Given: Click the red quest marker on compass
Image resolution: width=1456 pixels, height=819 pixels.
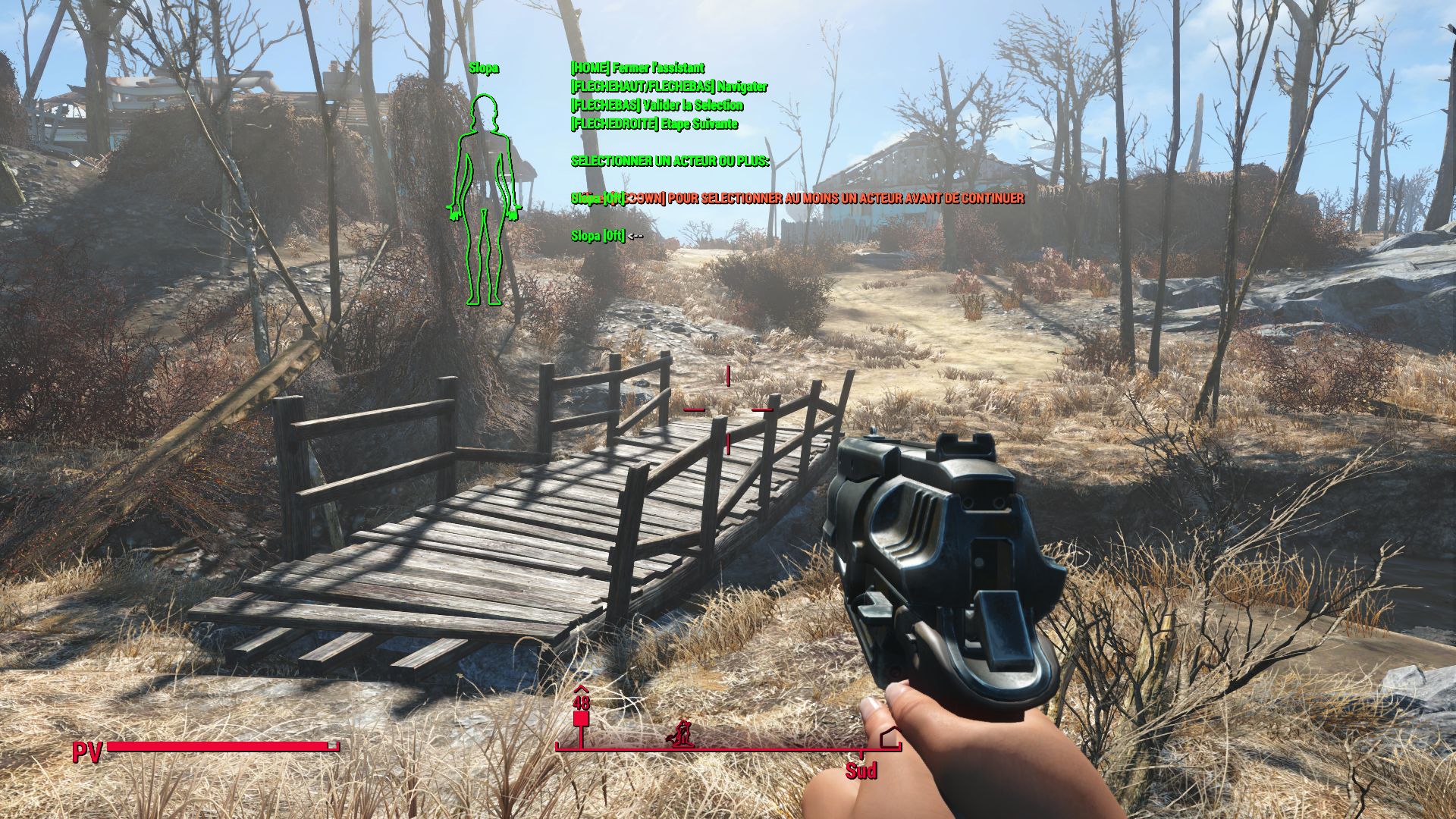Looking at the screenshot, I should click(x=581, y=719).
